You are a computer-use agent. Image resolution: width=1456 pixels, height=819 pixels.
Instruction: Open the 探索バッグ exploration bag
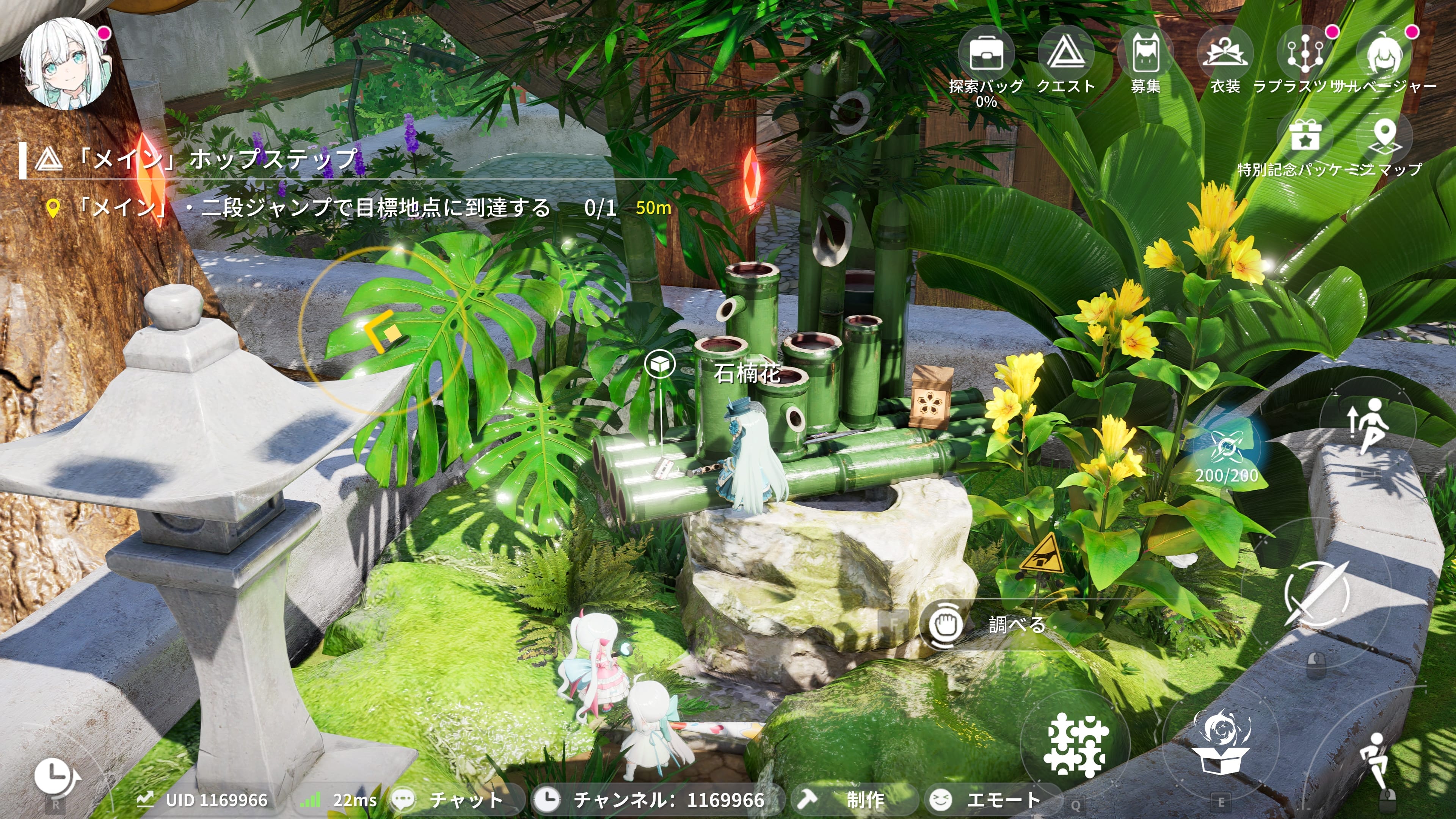pos(986,54)
